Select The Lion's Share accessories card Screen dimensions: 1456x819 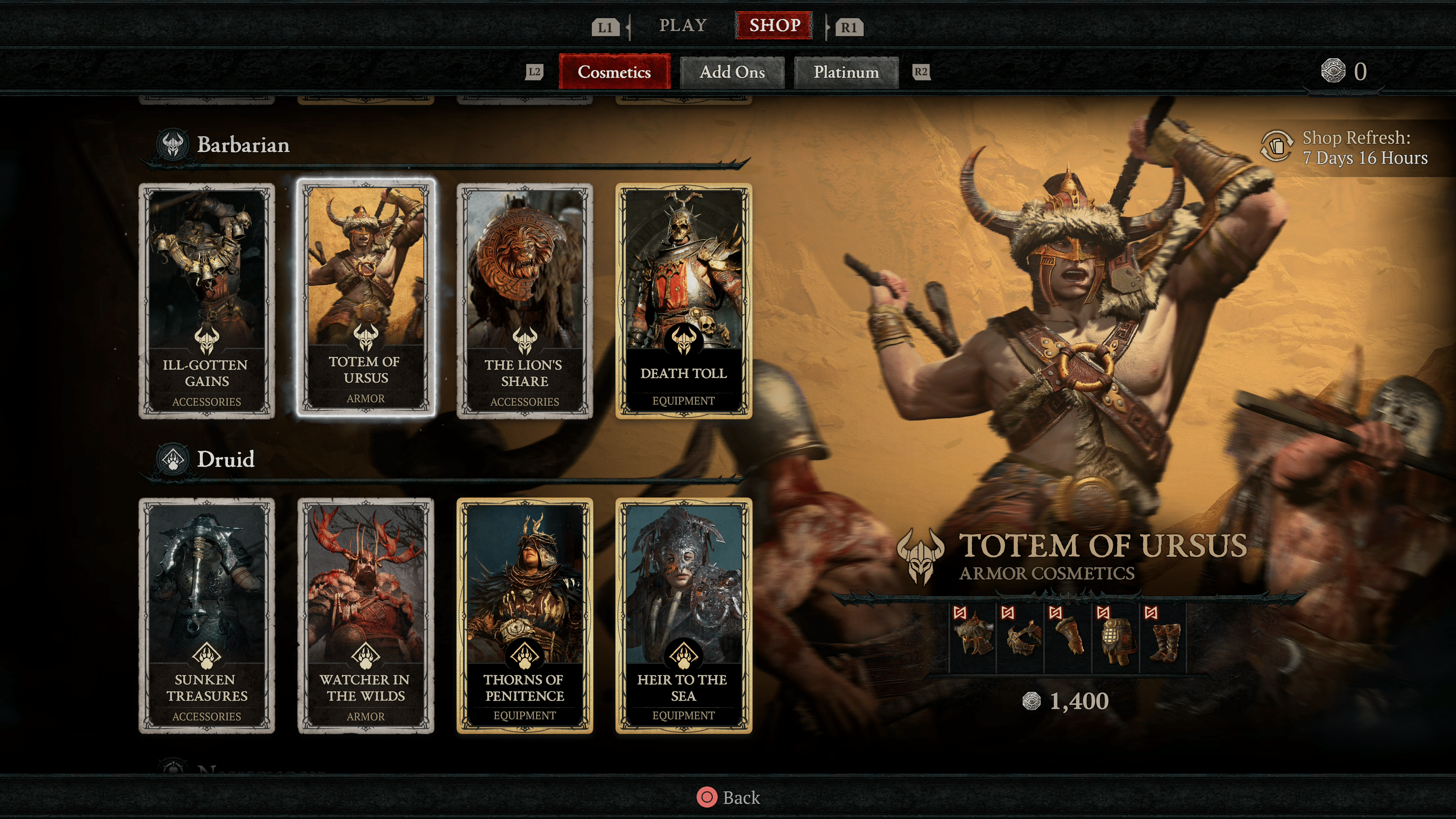pos(524,301)
